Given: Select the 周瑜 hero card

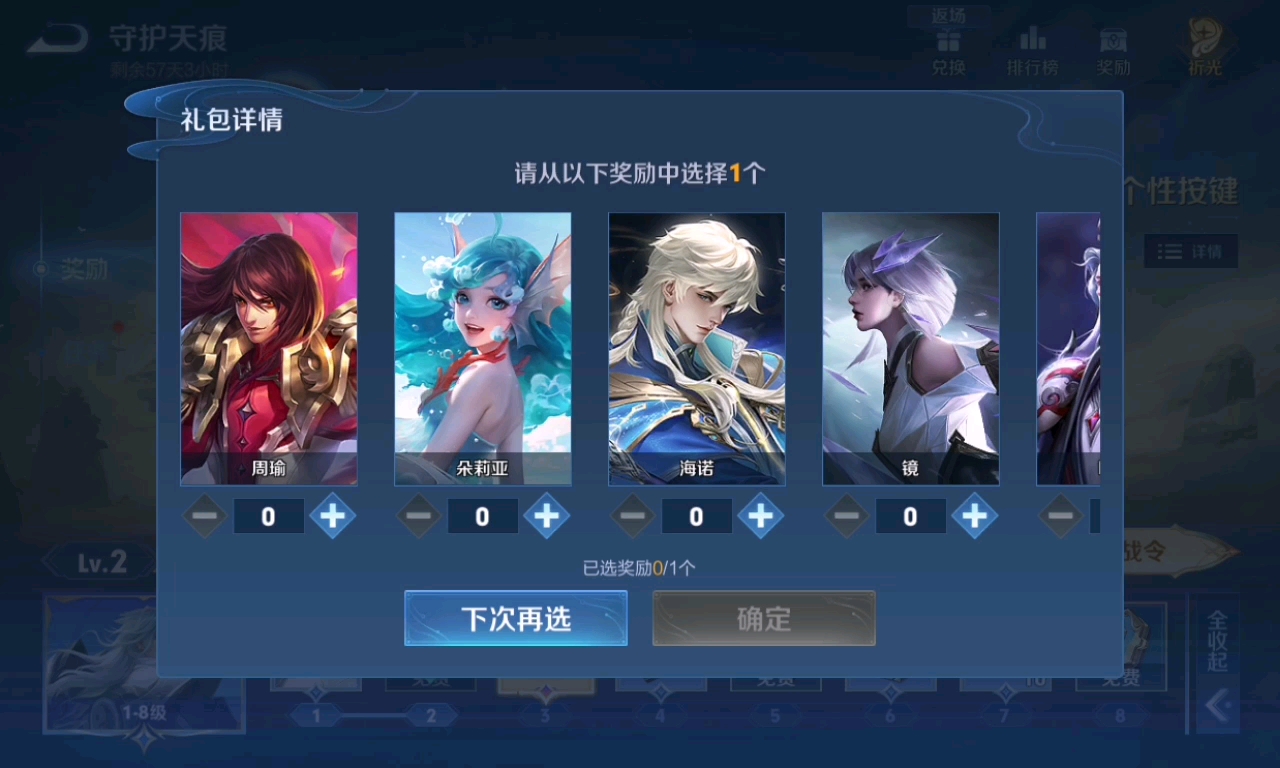Looking at the screenshot, I should click(269, 349).
